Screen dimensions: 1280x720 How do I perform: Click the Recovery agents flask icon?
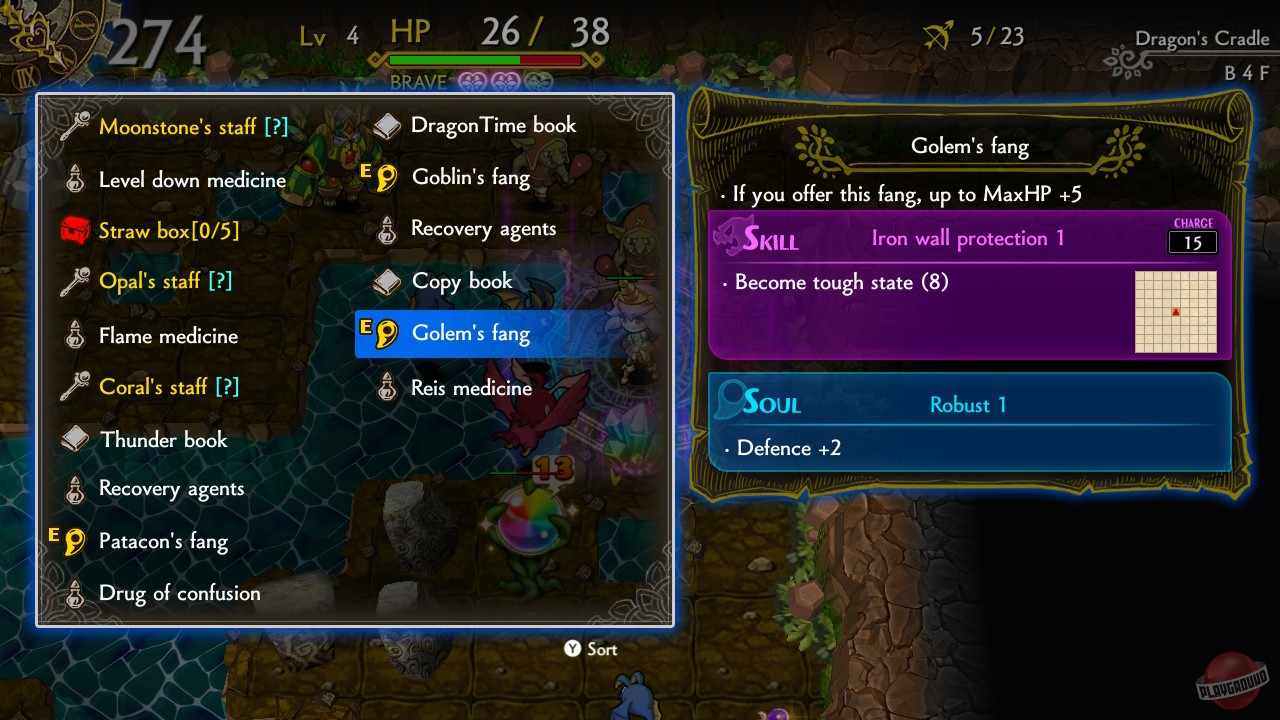[387, 229]
